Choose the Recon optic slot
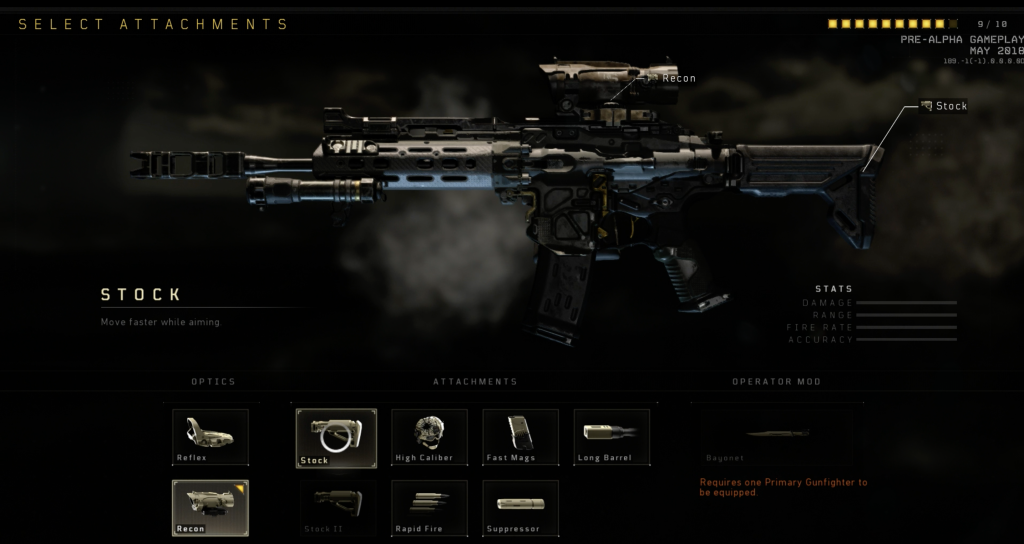The image size is (1024, 544). [x=210, y=508]
